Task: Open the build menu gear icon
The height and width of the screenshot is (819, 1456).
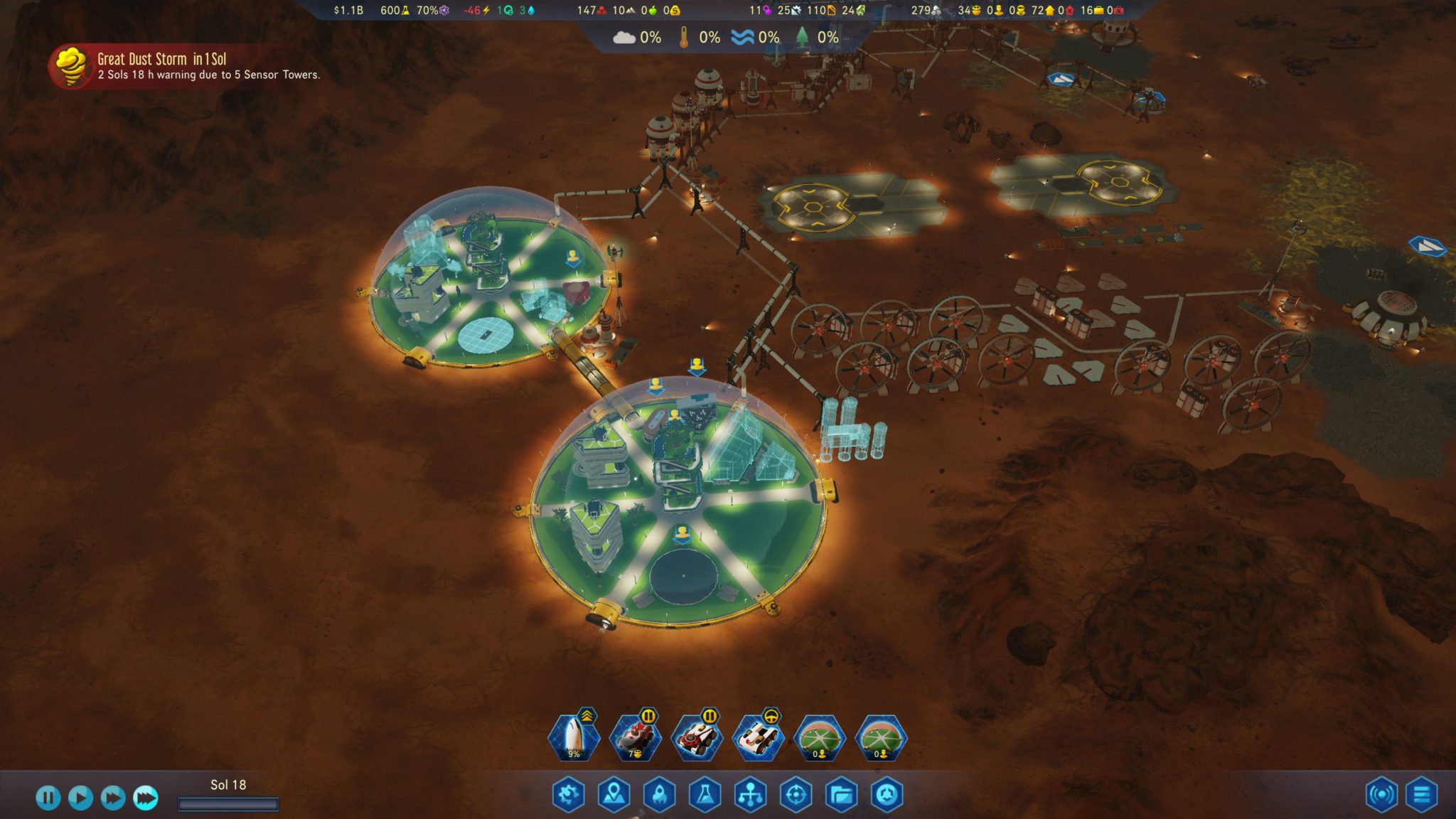Action: [x=568, y=795]
